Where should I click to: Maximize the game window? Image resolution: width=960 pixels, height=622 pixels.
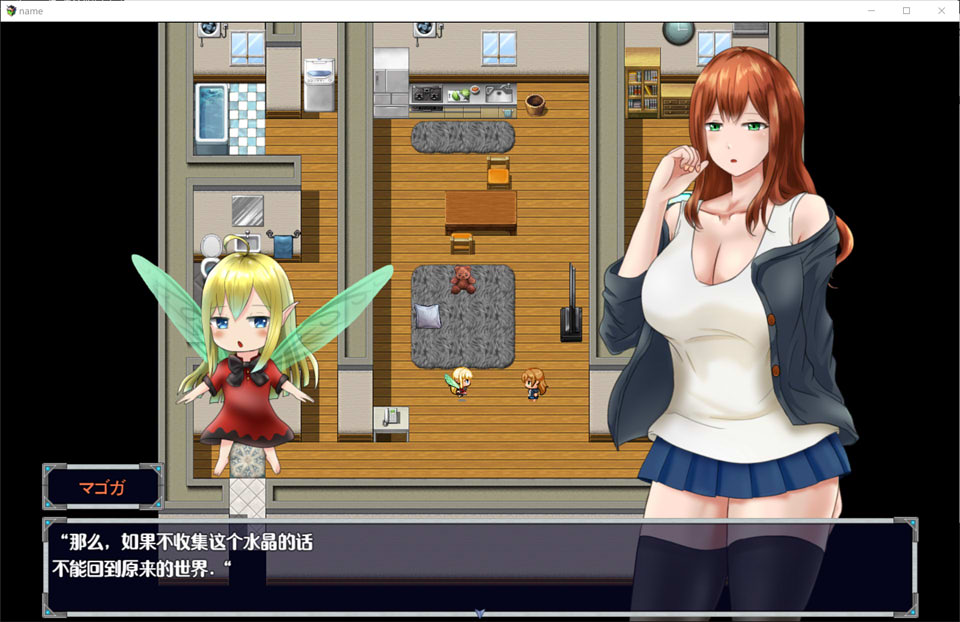point(906,10)
